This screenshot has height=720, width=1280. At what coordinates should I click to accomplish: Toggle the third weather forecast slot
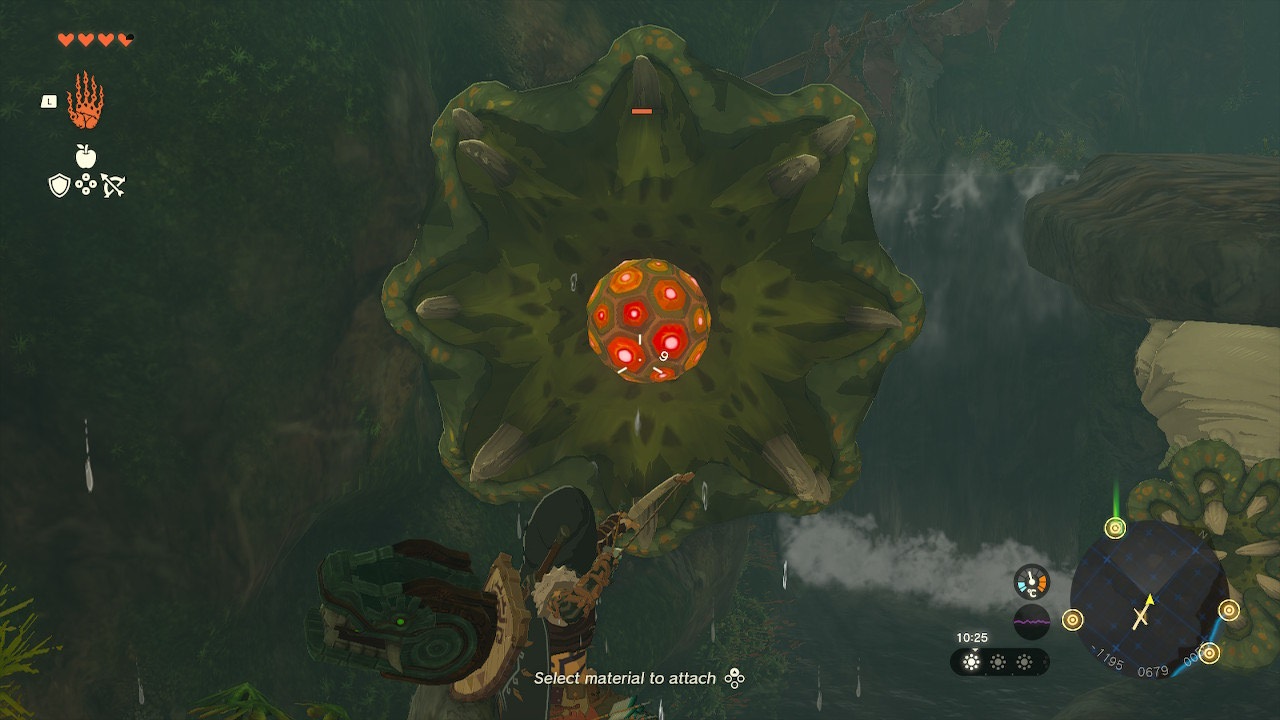(x=1025, y=661)
